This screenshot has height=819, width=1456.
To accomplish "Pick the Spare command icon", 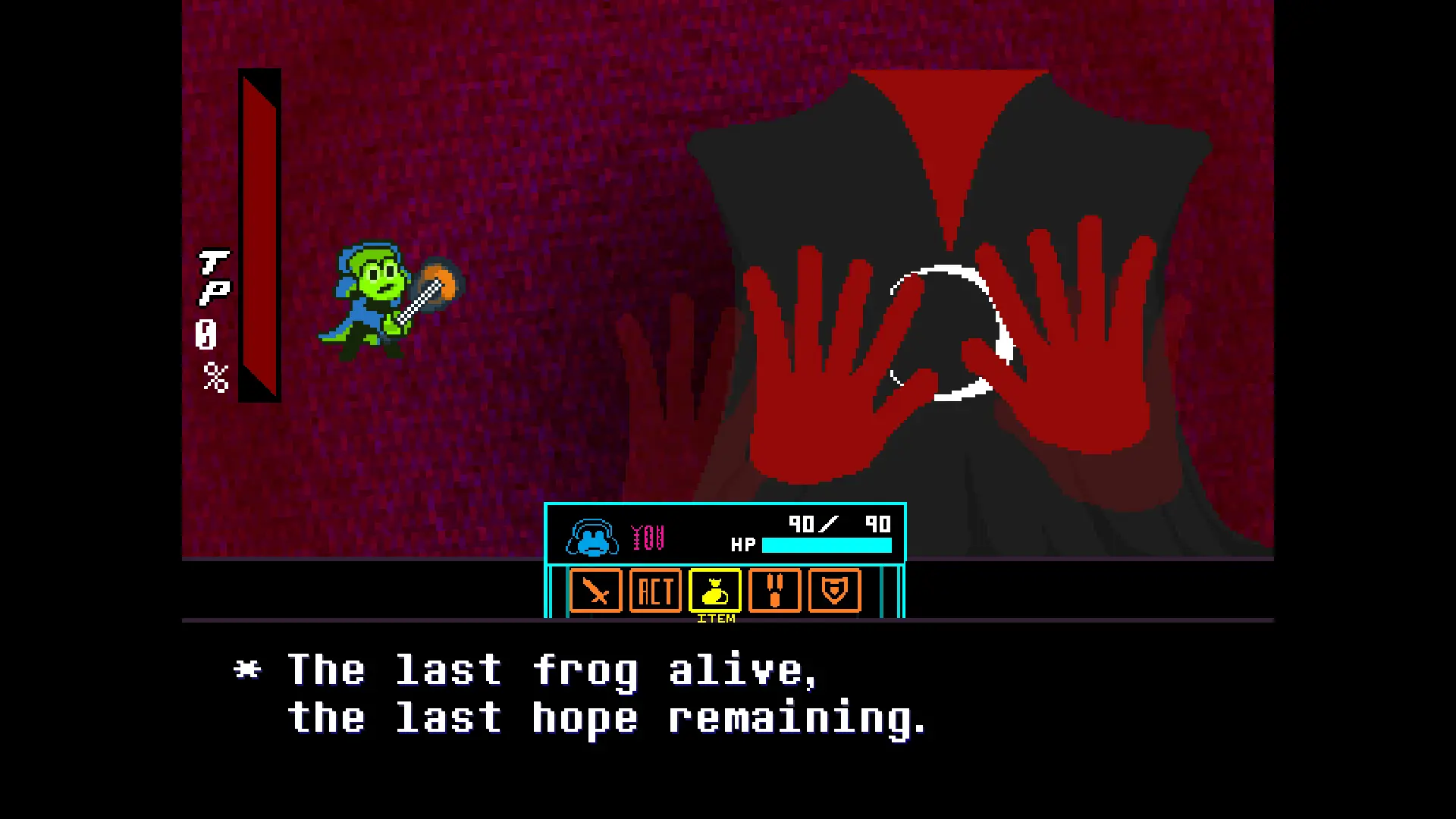I will [774, 591].
